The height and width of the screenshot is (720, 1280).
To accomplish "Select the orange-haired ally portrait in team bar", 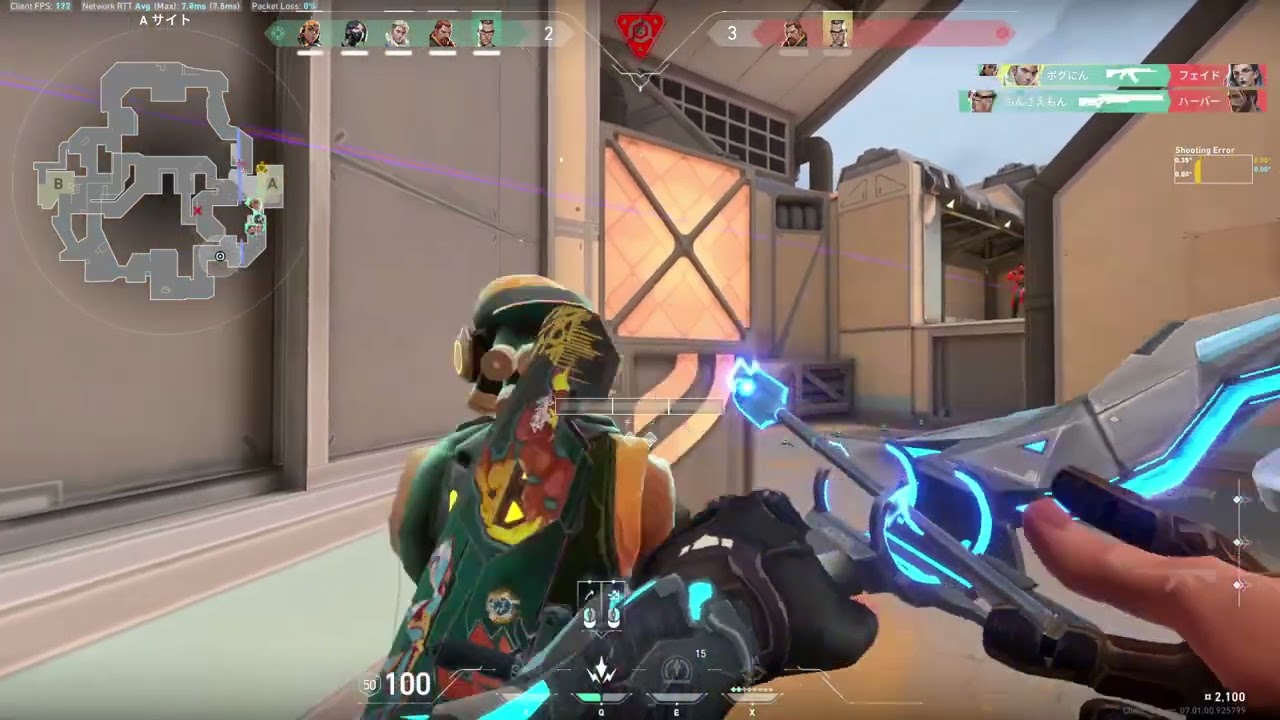I will pos(310,34).
